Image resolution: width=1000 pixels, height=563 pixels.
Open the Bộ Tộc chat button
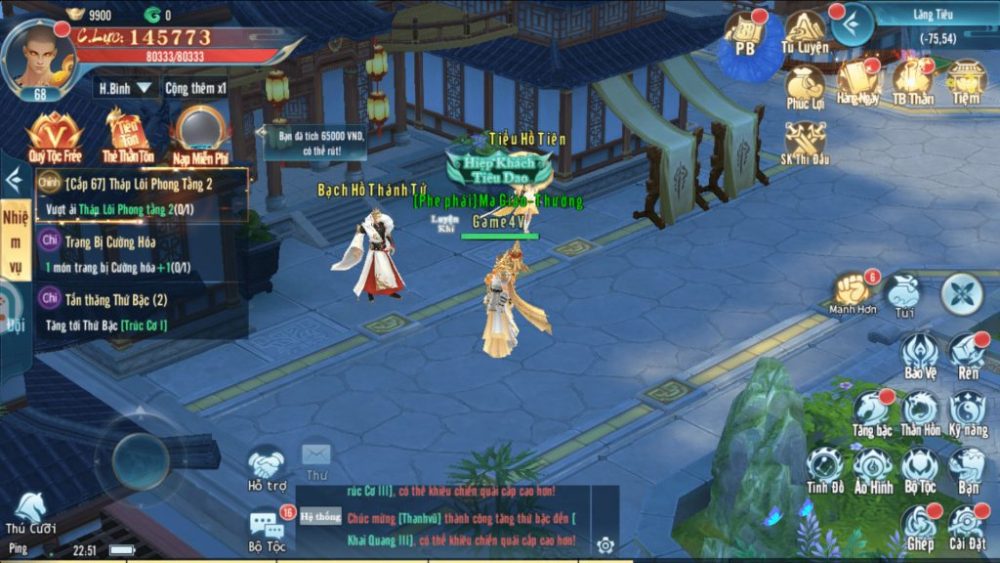(267, 528)
